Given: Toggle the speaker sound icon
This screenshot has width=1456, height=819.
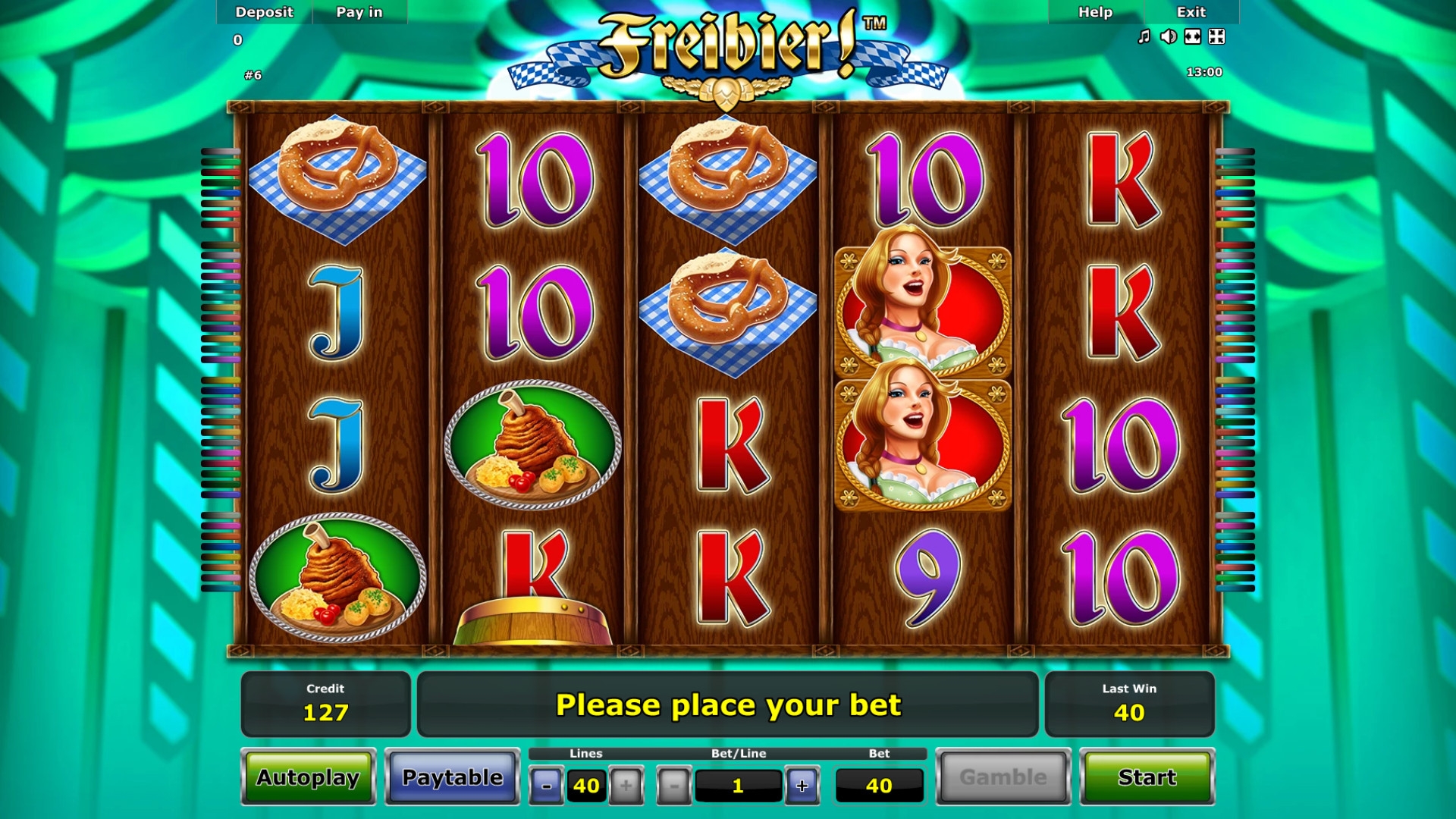Looking at the screenshot, I should click(1169, 36).
